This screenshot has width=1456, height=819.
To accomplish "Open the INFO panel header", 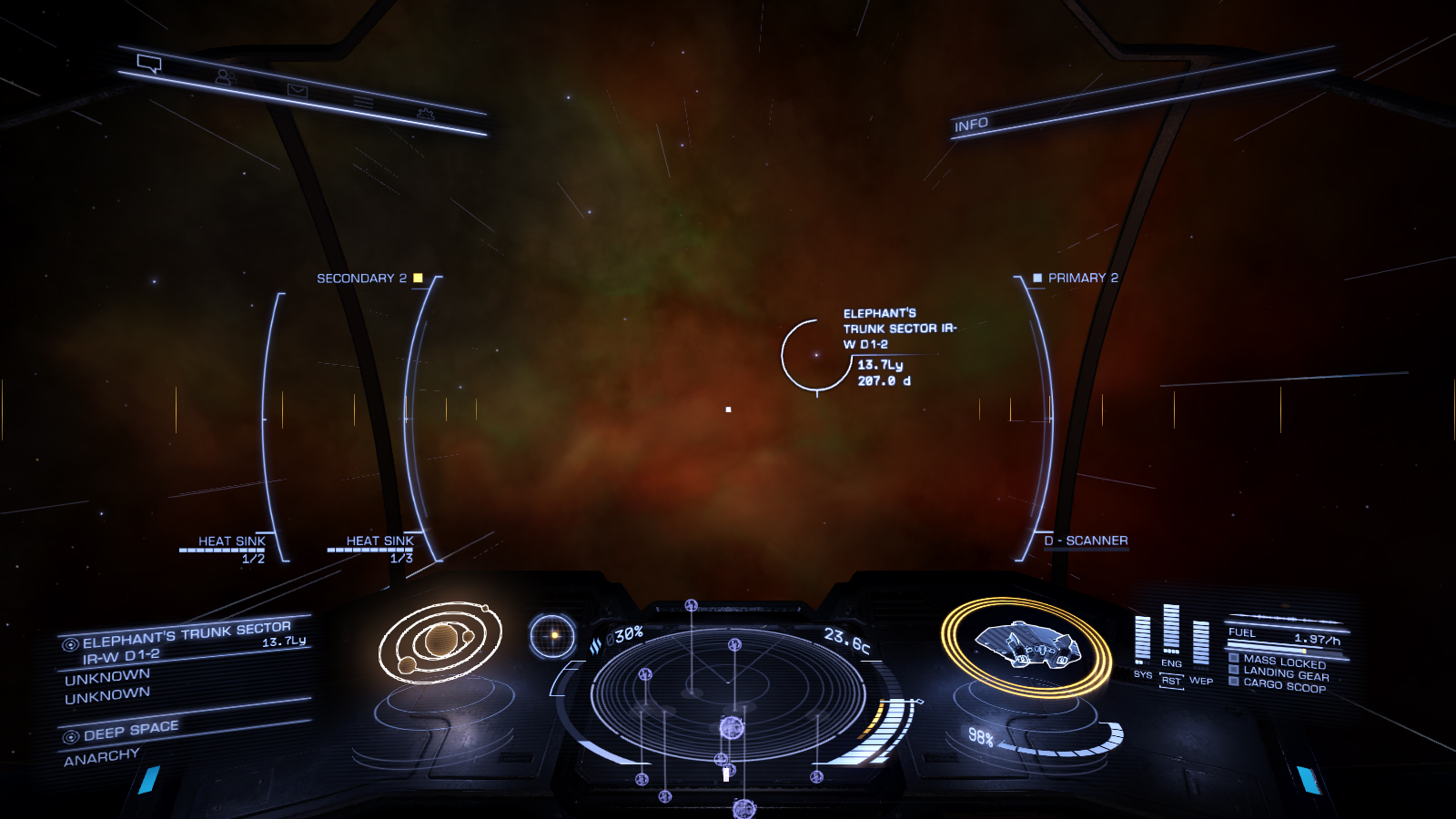I will (971, 125).
